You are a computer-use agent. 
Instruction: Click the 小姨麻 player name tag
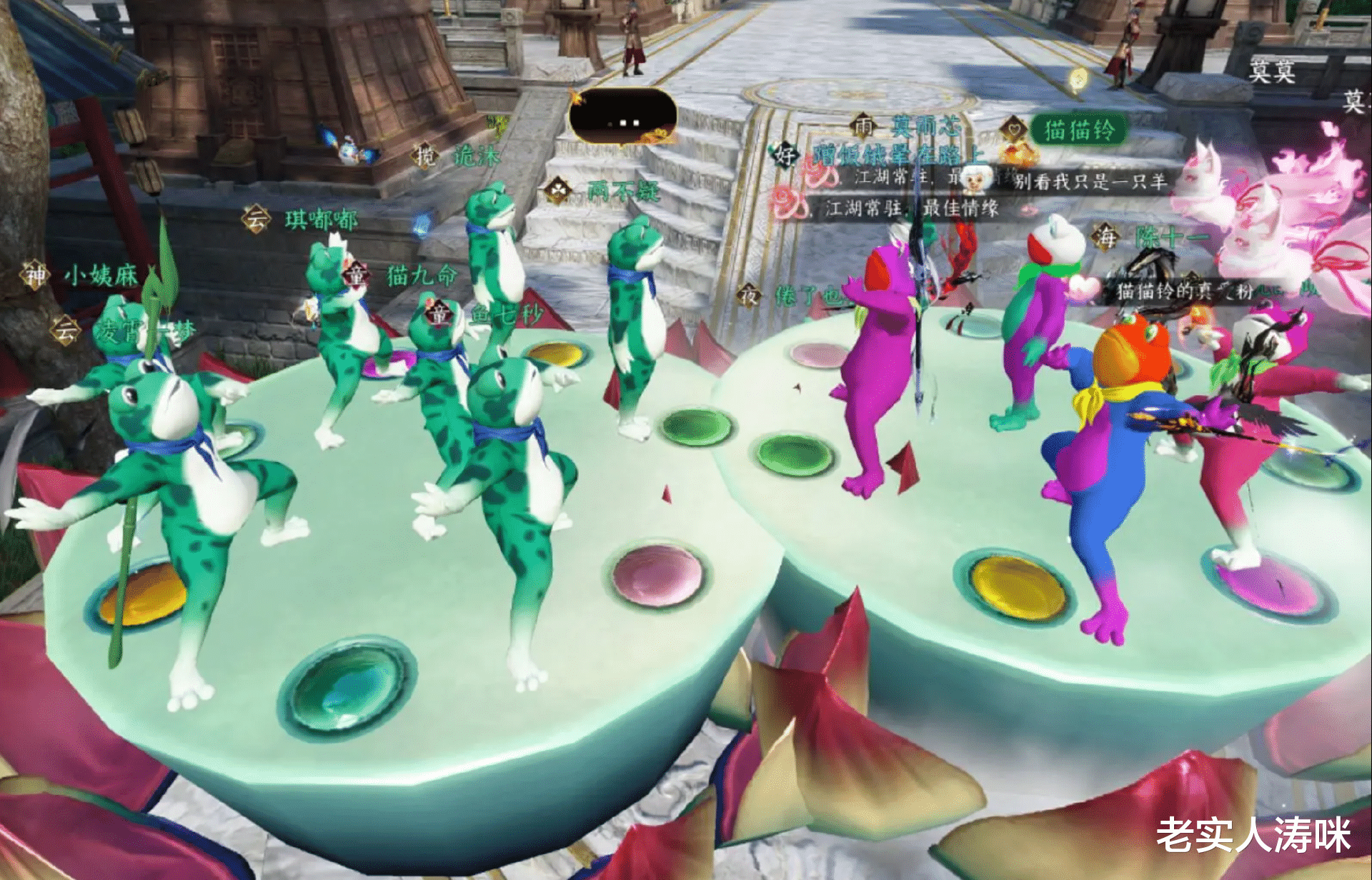[x=101, y=275]
